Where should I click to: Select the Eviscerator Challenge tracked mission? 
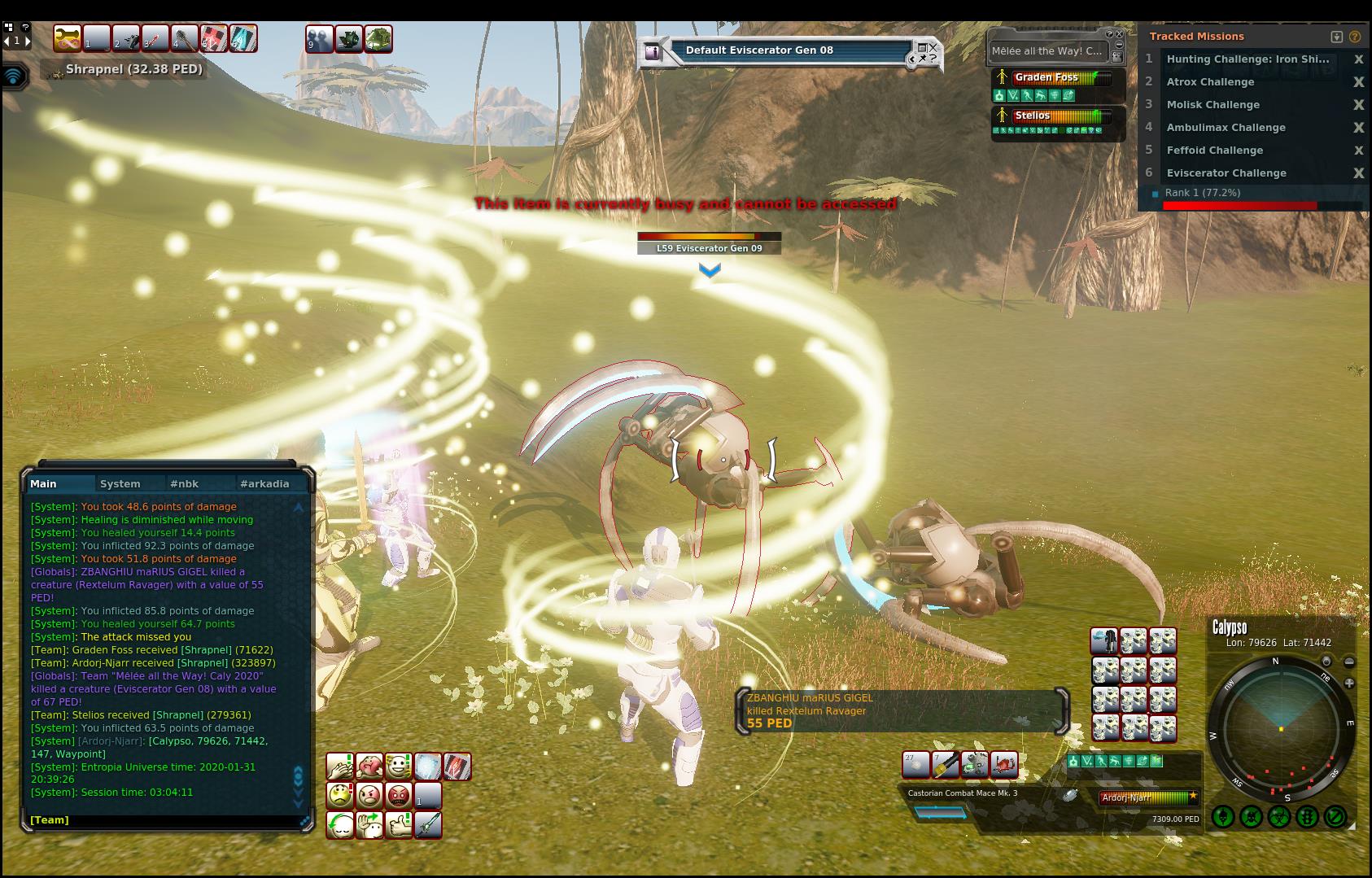[1226, 173]
